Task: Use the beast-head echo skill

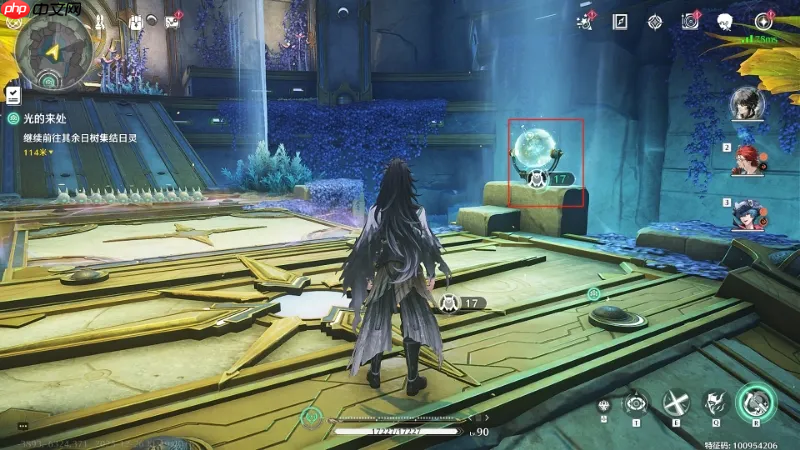Action: click(x=715, y=403)
